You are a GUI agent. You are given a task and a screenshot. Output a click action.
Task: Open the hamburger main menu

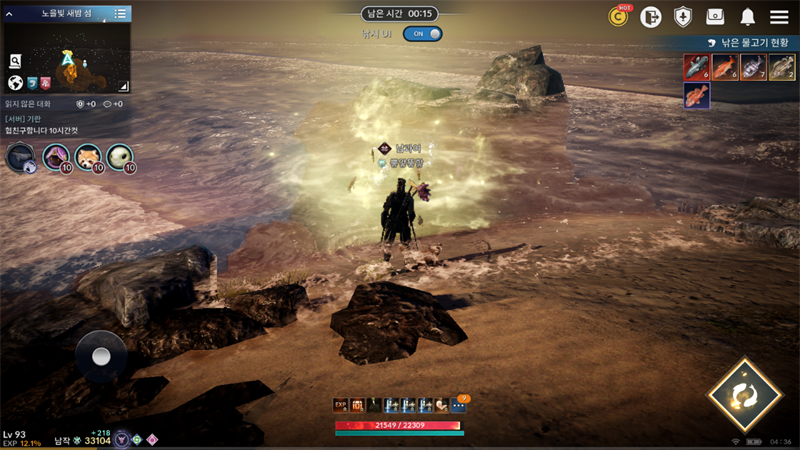[x=779, y=16]
